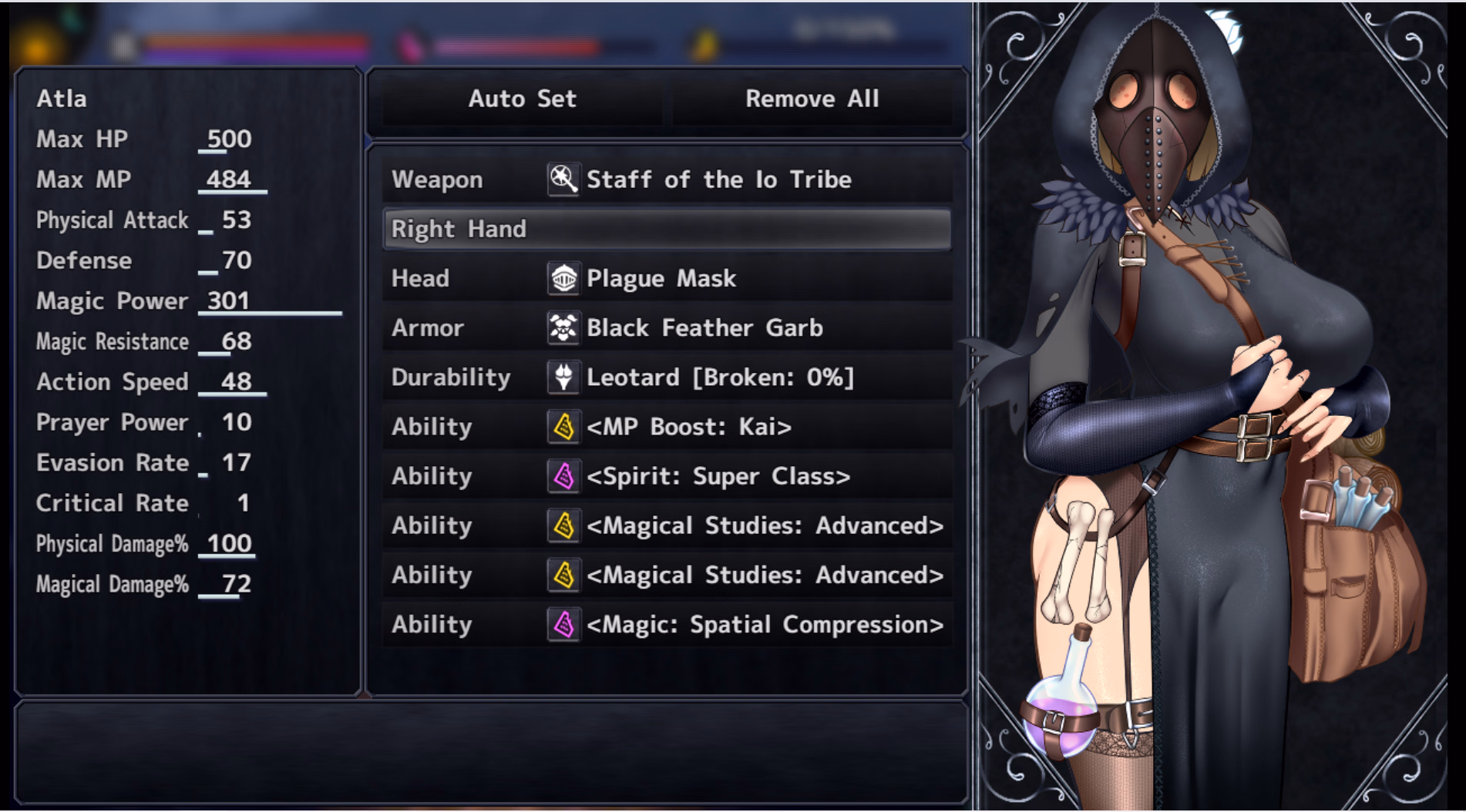Choose the broken Leotard durability slot
This screenshot has width=1466, height=812.
click(667, 377)
